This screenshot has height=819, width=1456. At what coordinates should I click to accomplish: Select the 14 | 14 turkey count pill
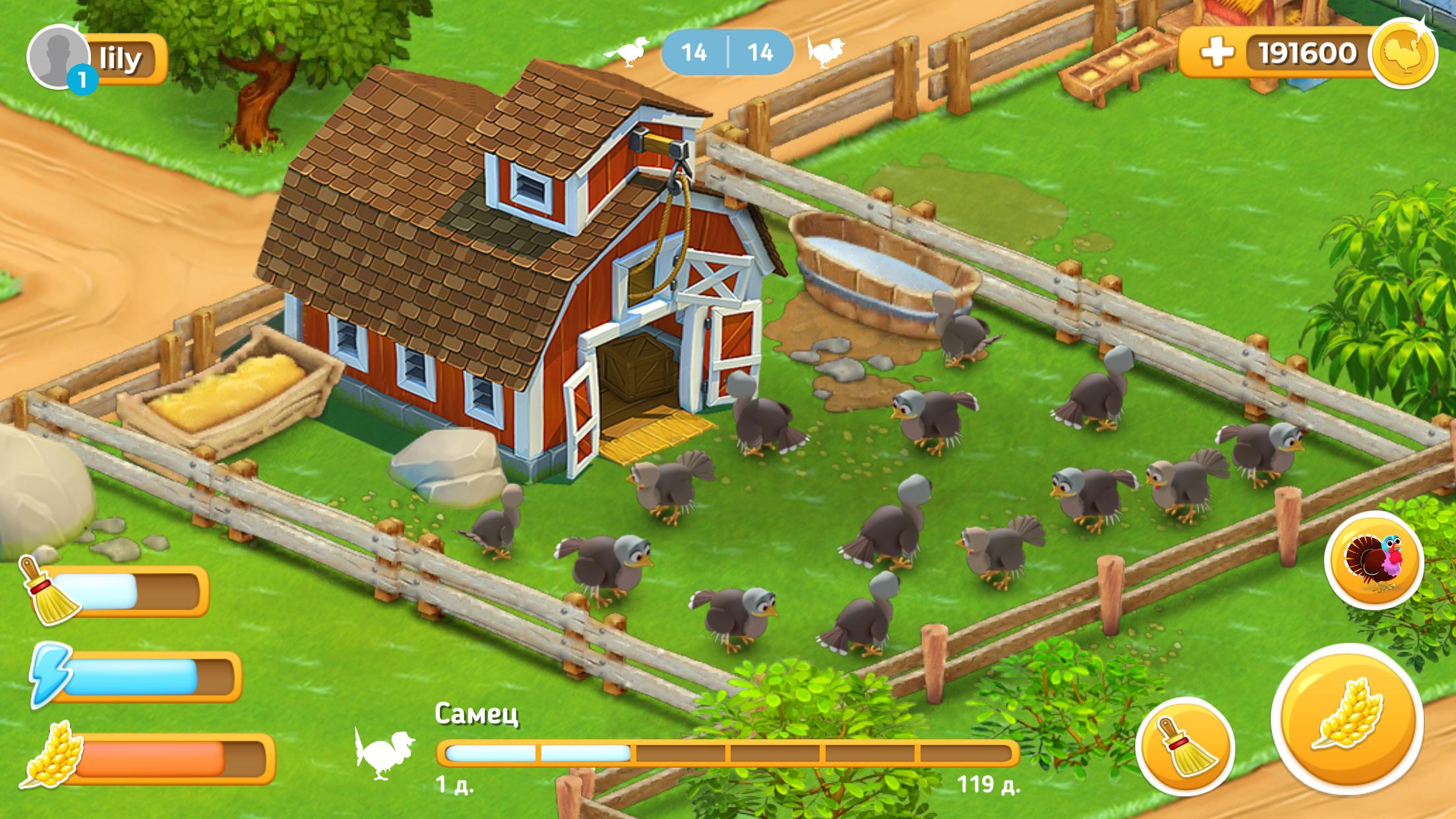pos(727,51)
